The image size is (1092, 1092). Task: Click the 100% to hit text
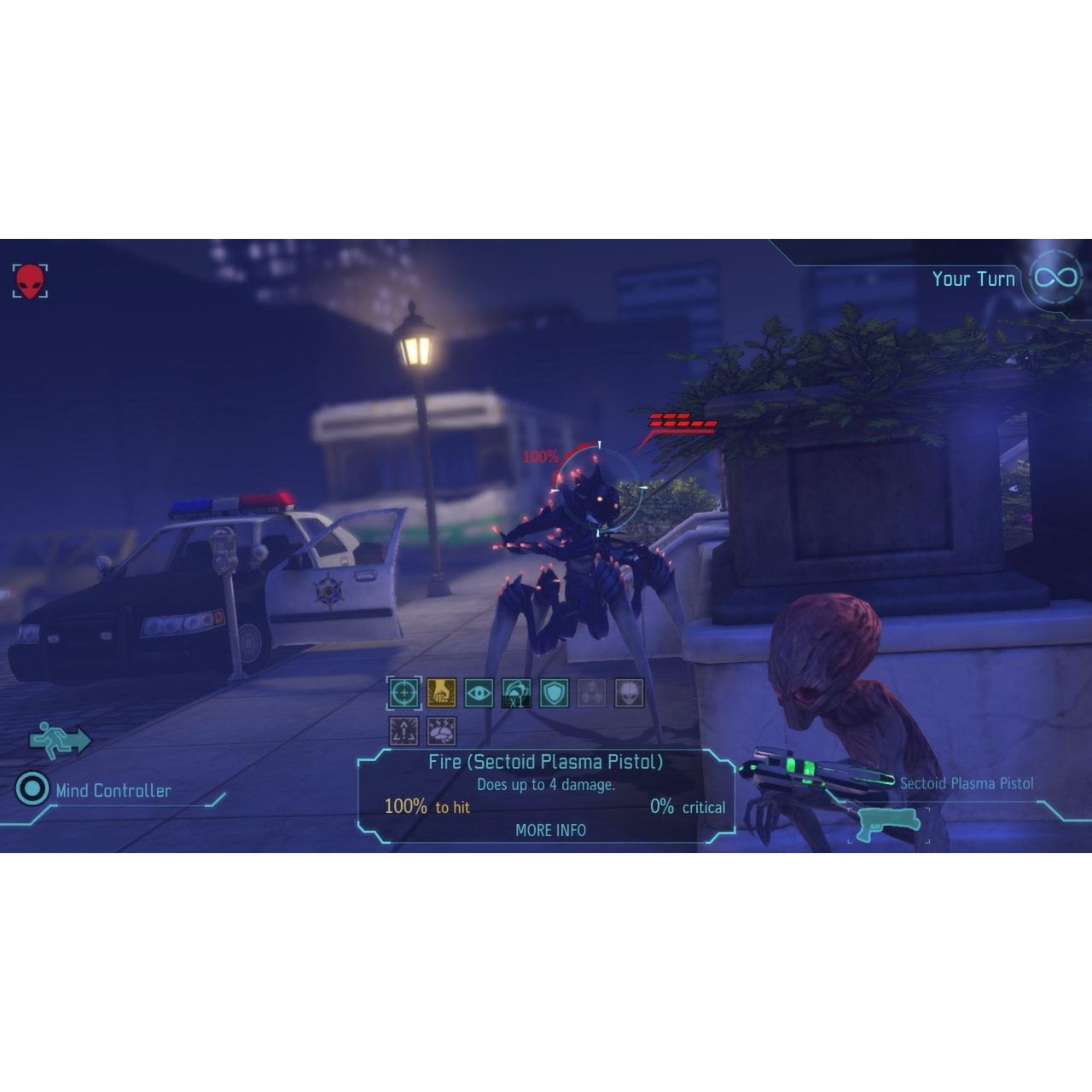[427, 805]
